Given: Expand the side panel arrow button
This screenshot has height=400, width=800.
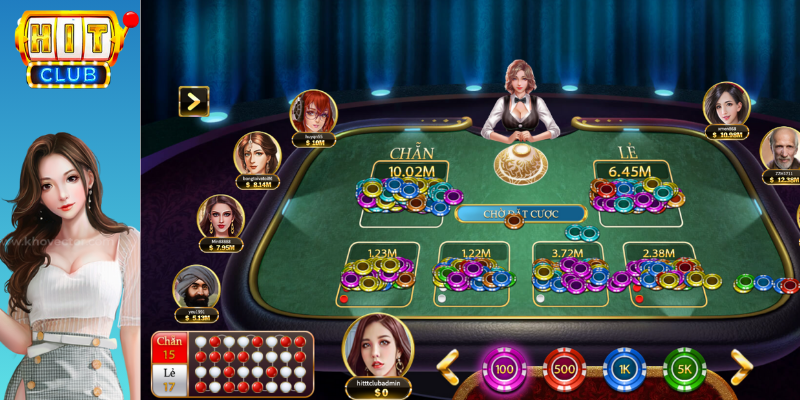Looking at the screenshot, I should coord(193,100).
